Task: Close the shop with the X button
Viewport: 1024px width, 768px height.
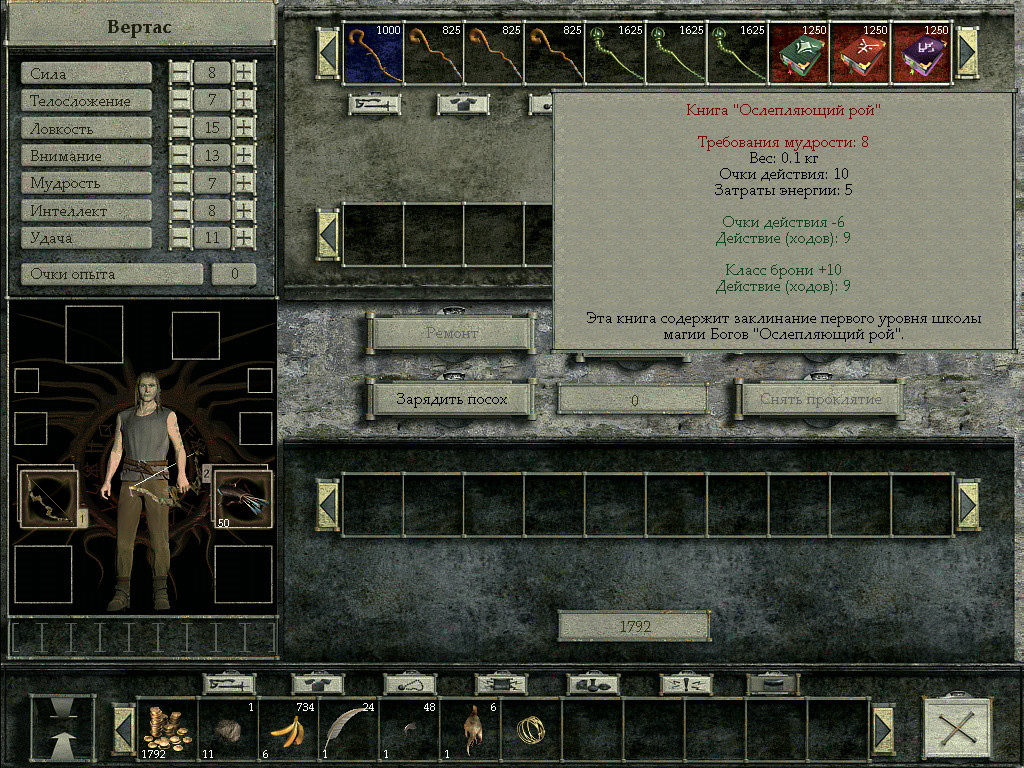Action: click(957, 727)
